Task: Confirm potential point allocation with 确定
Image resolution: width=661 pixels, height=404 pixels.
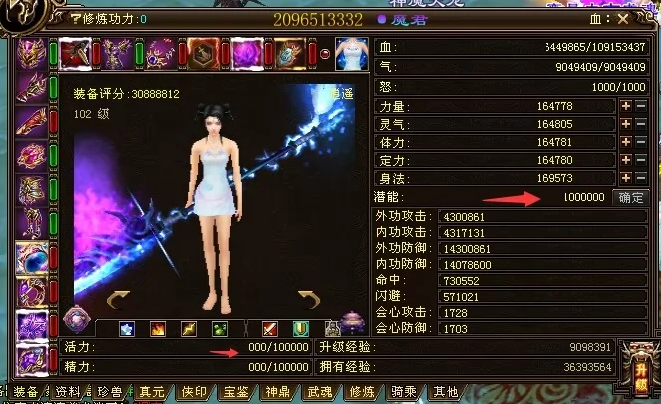Action: click(631, 197)
